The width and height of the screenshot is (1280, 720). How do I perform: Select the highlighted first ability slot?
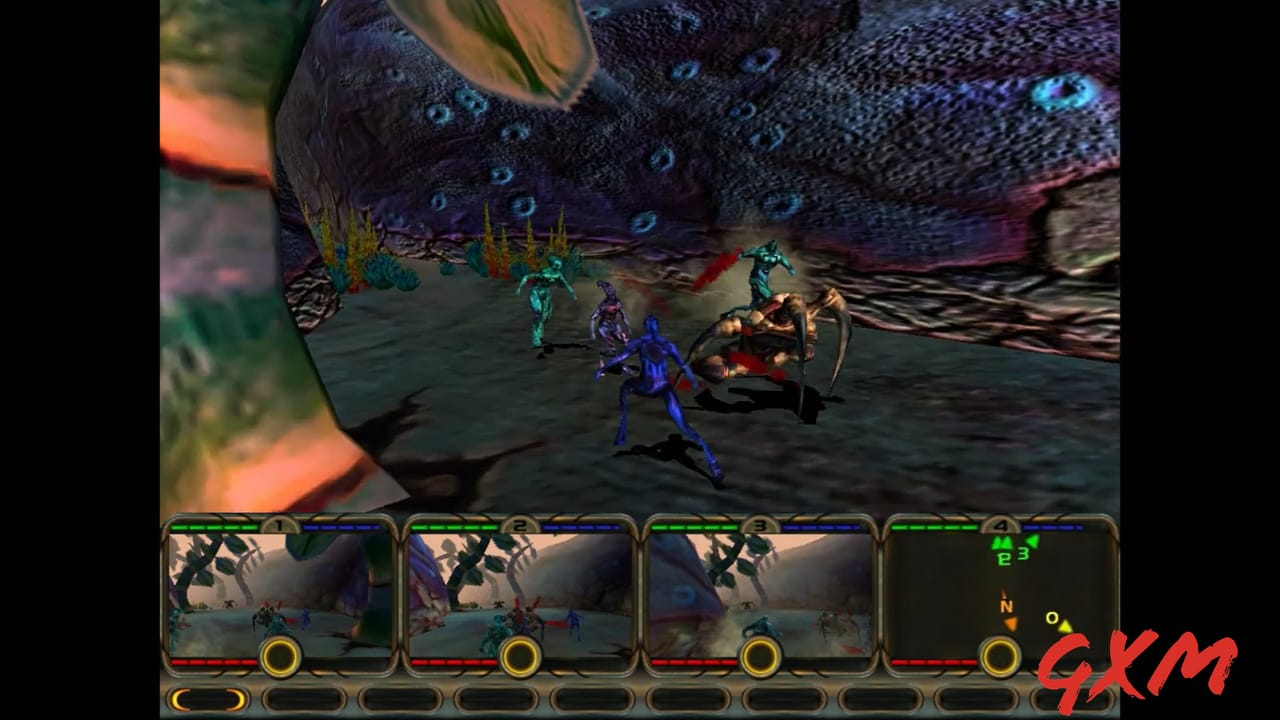click(209, 700)
